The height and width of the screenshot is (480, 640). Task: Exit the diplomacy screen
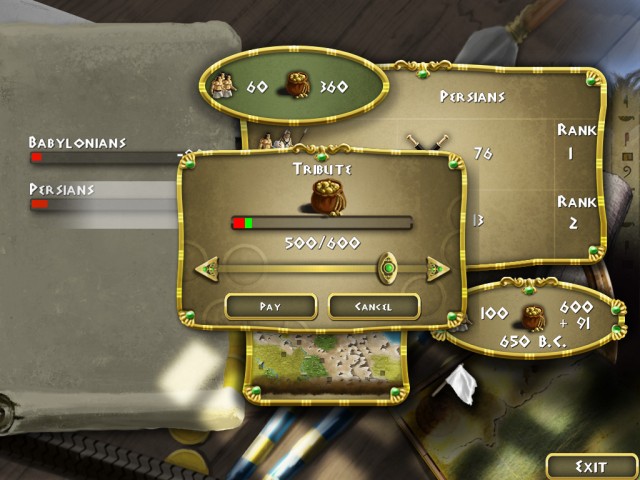(x=591, y=467)
